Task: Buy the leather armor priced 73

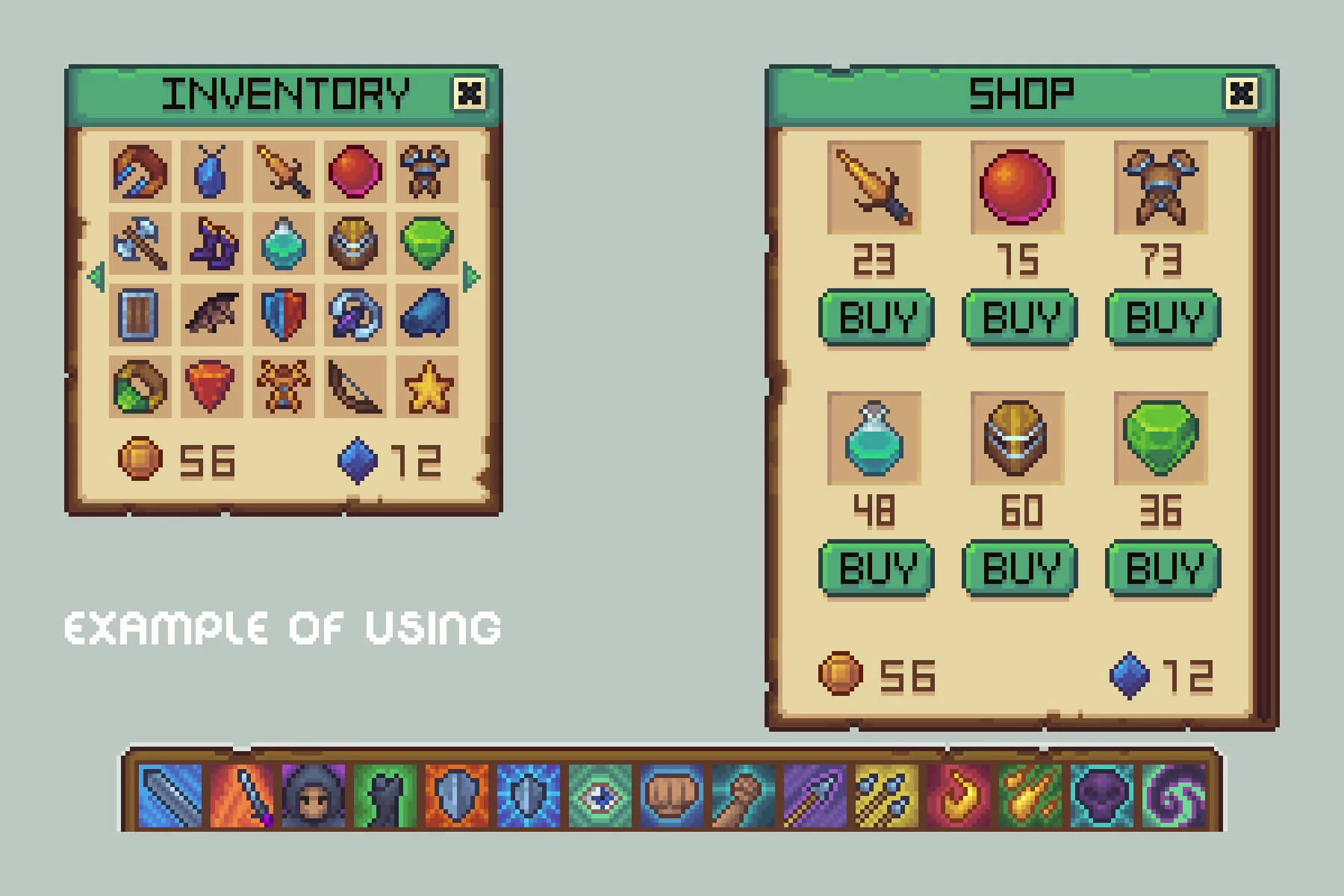Action: (x=1163, y=317)
